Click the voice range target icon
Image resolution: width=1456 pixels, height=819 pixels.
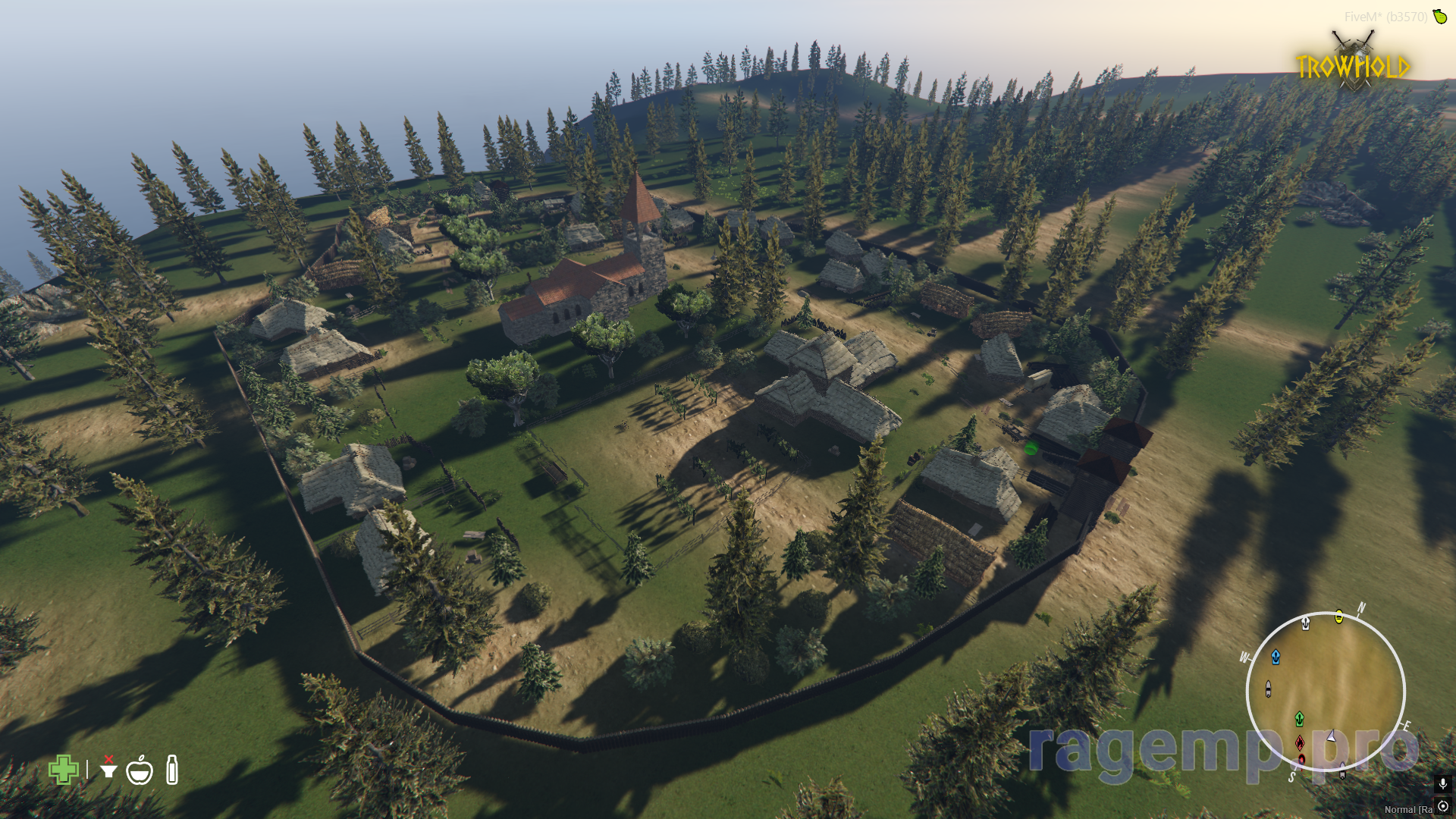[1442, 806]
